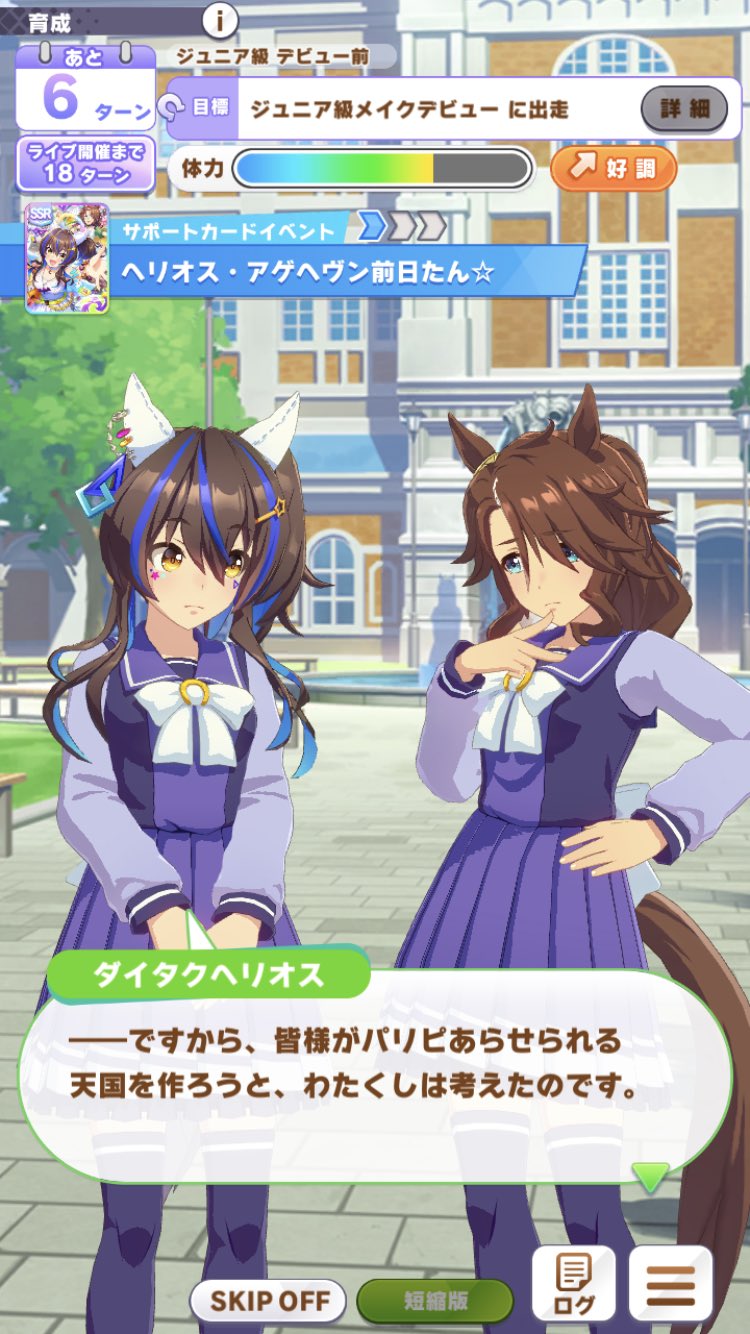Check the 好調 mood indicator
The height and width of the screenshot is (1334, 750).
coord(614,168)
